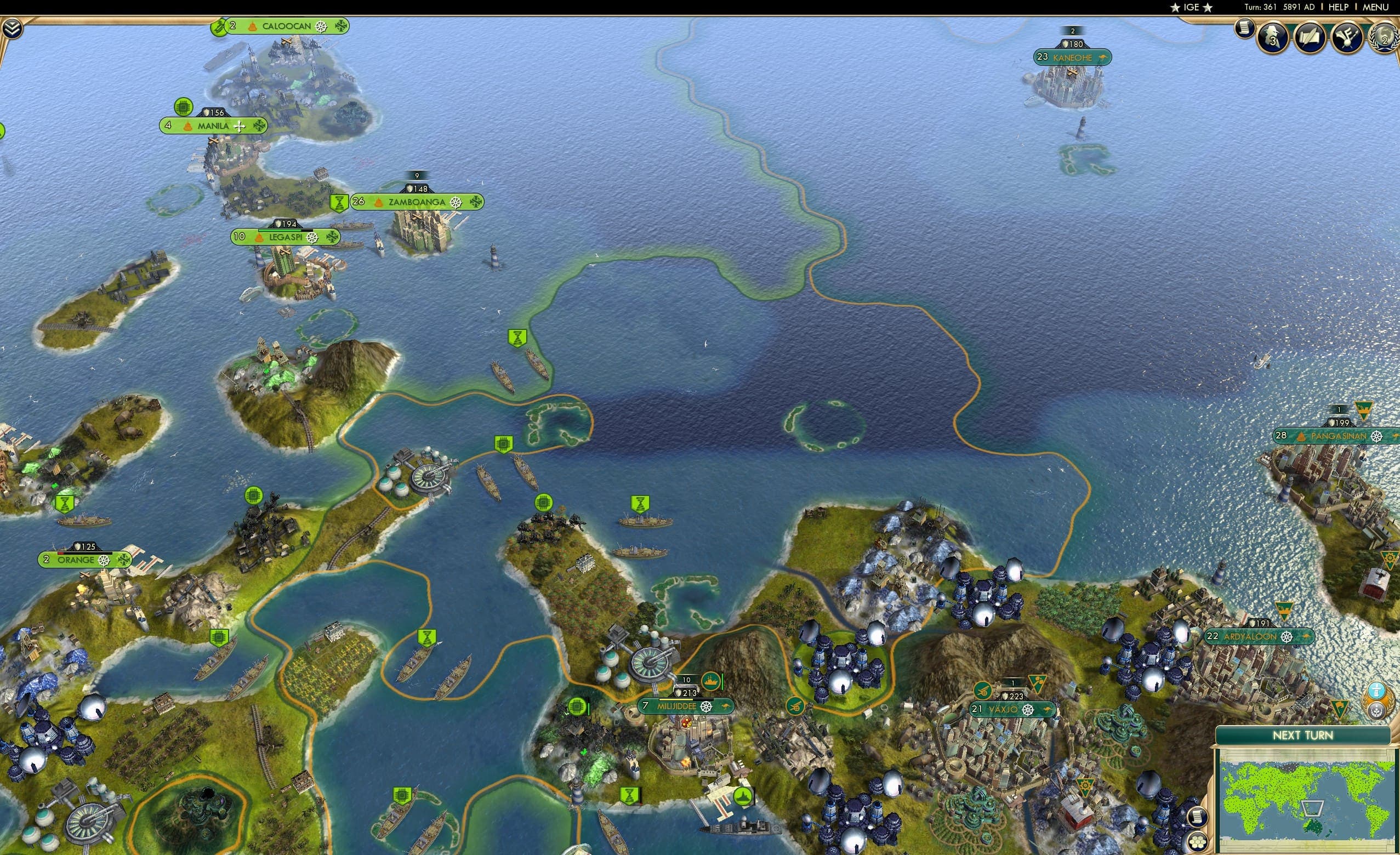The height and width of the screenshot is (855, 1400).
Task: Toggle strategic view with the hexagon icon
Action: click(x=1197, y=841)
